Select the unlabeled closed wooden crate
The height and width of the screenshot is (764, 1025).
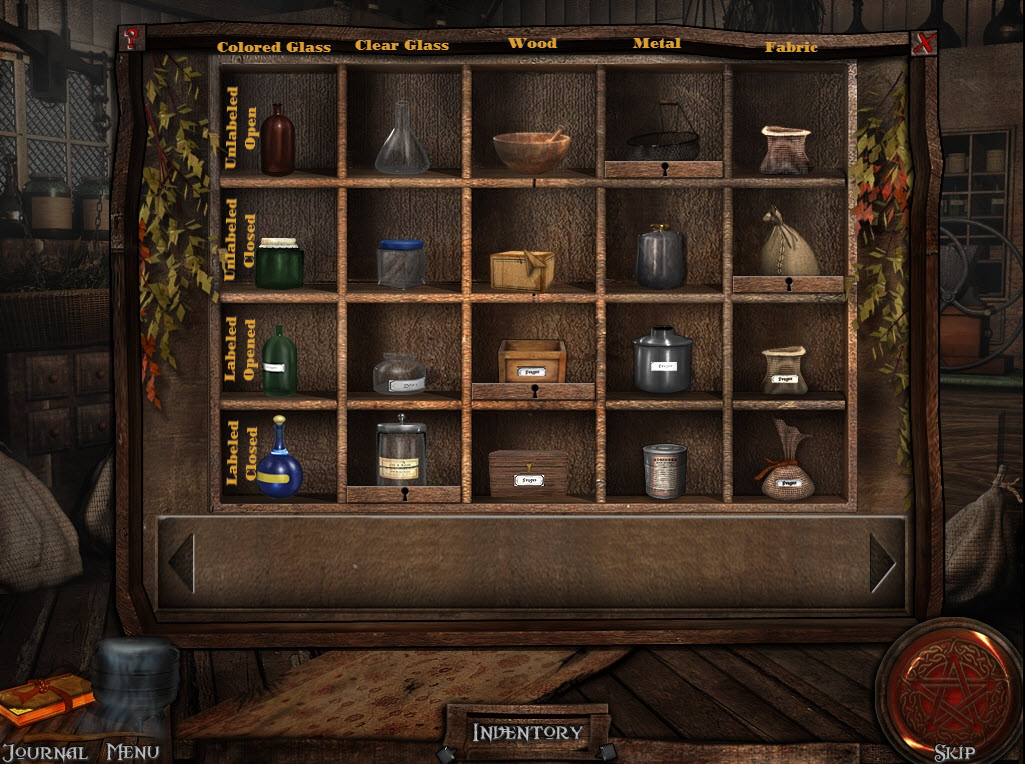[522, 270]
